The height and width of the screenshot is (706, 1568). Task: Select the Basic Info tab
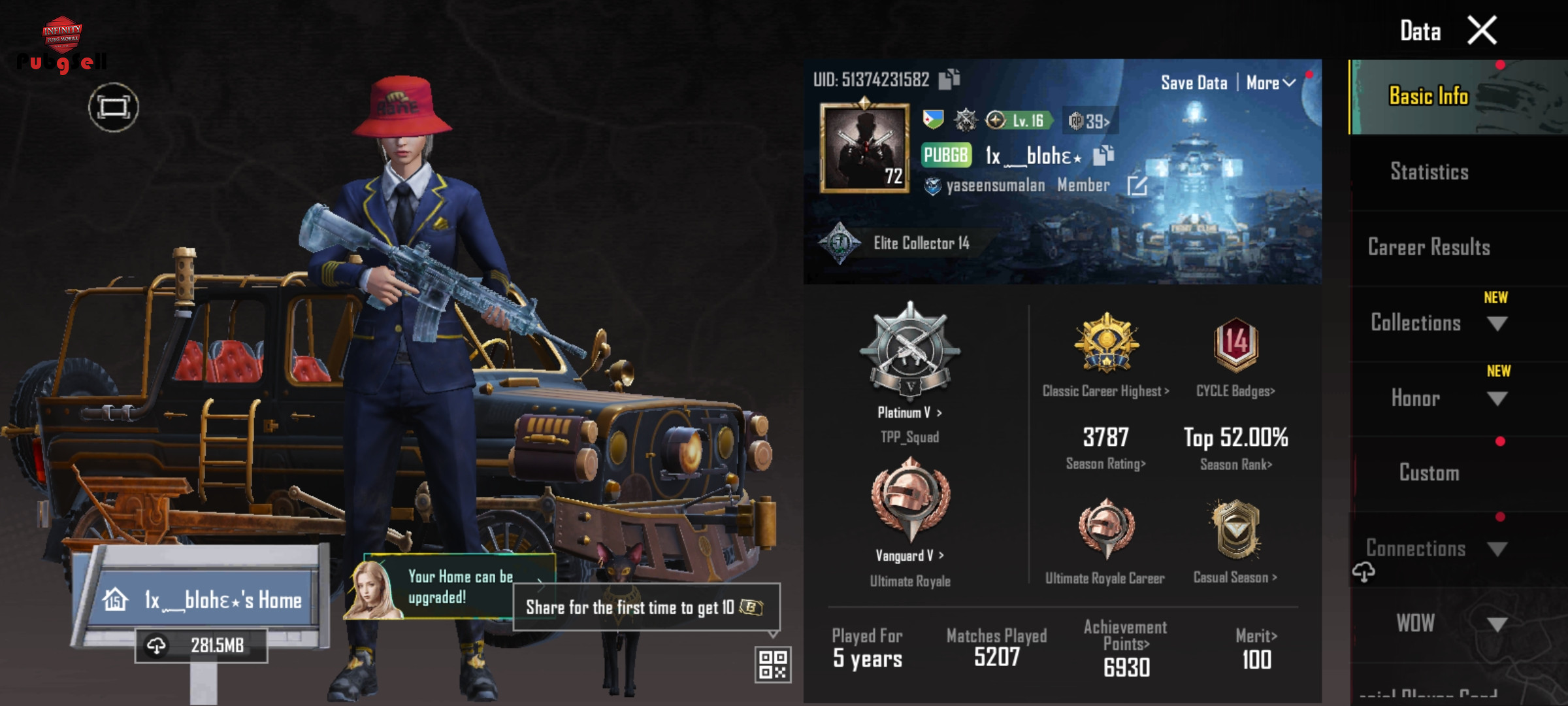(1429, 96)
